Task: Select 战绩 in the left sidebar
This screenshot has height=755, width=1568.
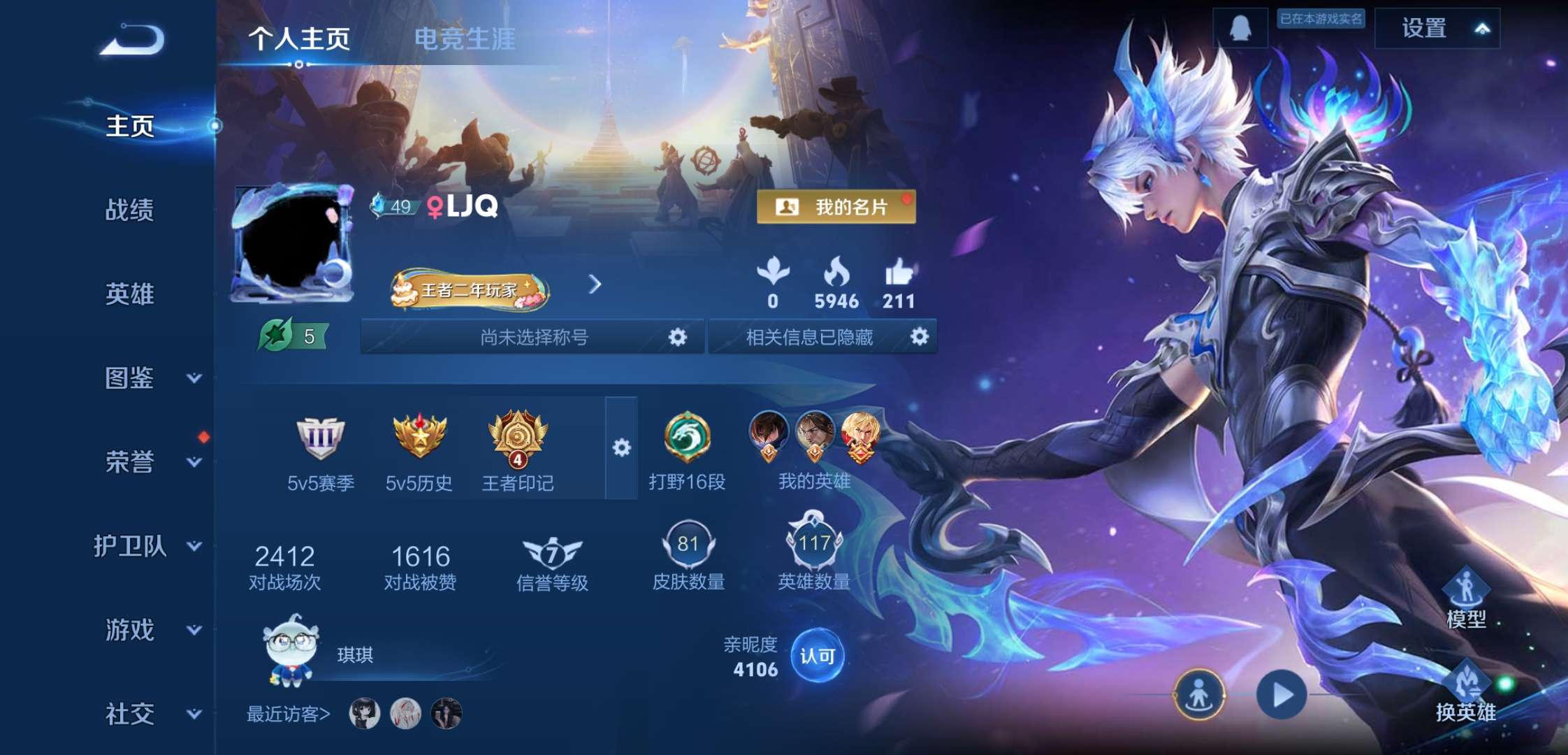Action: [x=131, y=211]
